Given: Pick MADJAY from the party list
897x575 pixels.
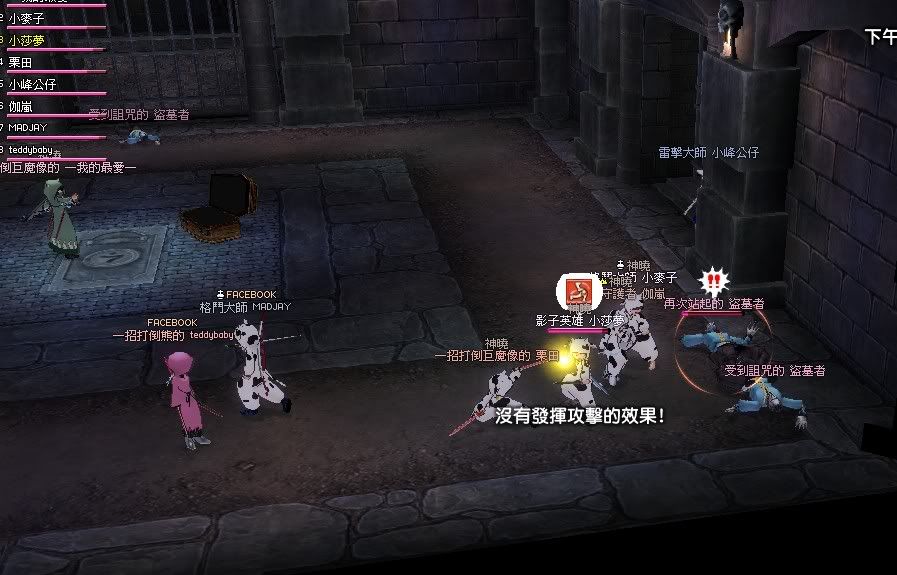Looking at the screenshot, I should 28,128.
